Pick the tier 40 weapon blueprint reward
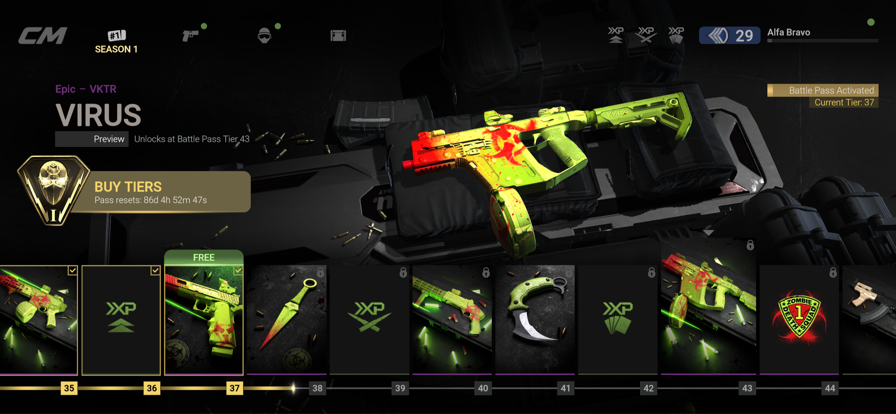The image size is (896, 414). pos(452,320)
